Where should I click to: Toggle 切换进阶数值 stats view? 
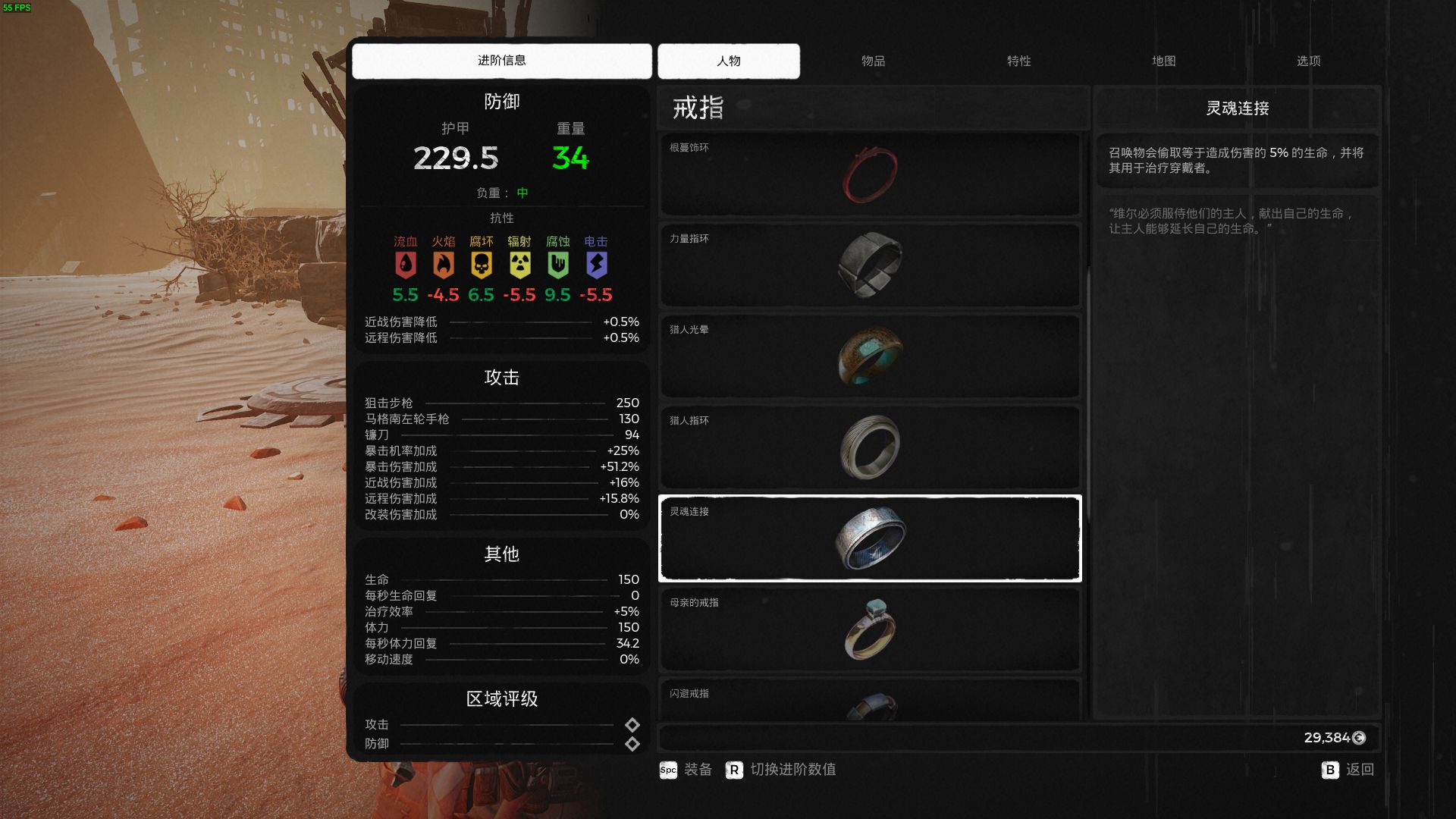781,770
